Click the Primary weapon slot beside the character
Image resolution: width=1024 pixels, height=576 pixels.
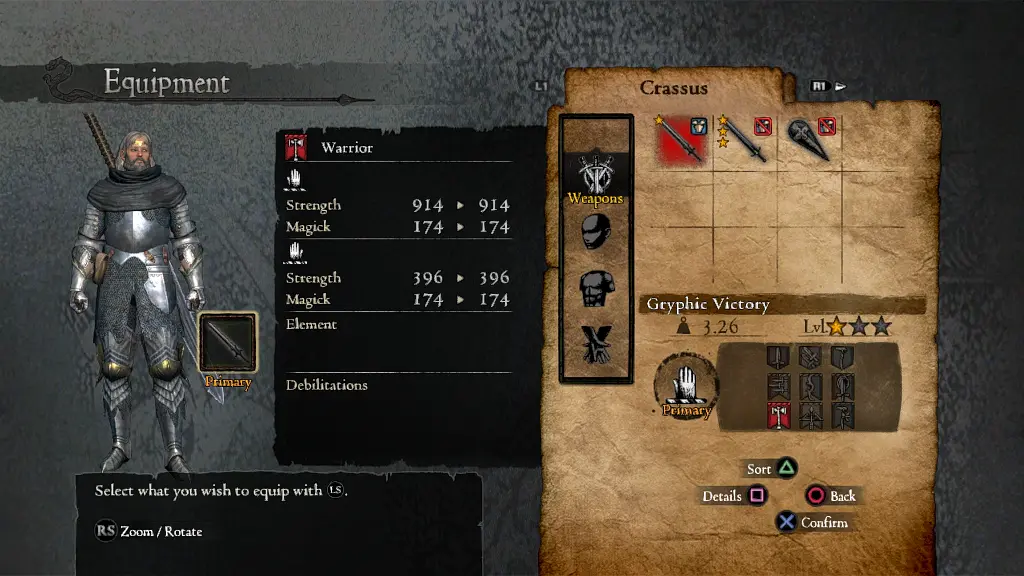pos(228,342)
